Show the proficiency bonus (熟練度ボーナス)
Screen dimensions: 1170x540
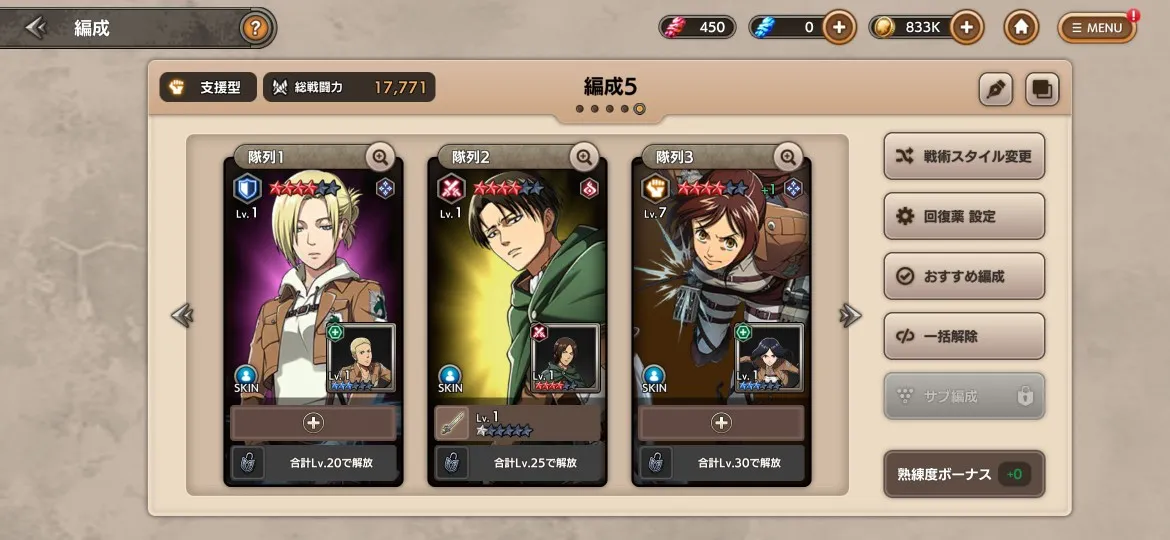point(964,474)
